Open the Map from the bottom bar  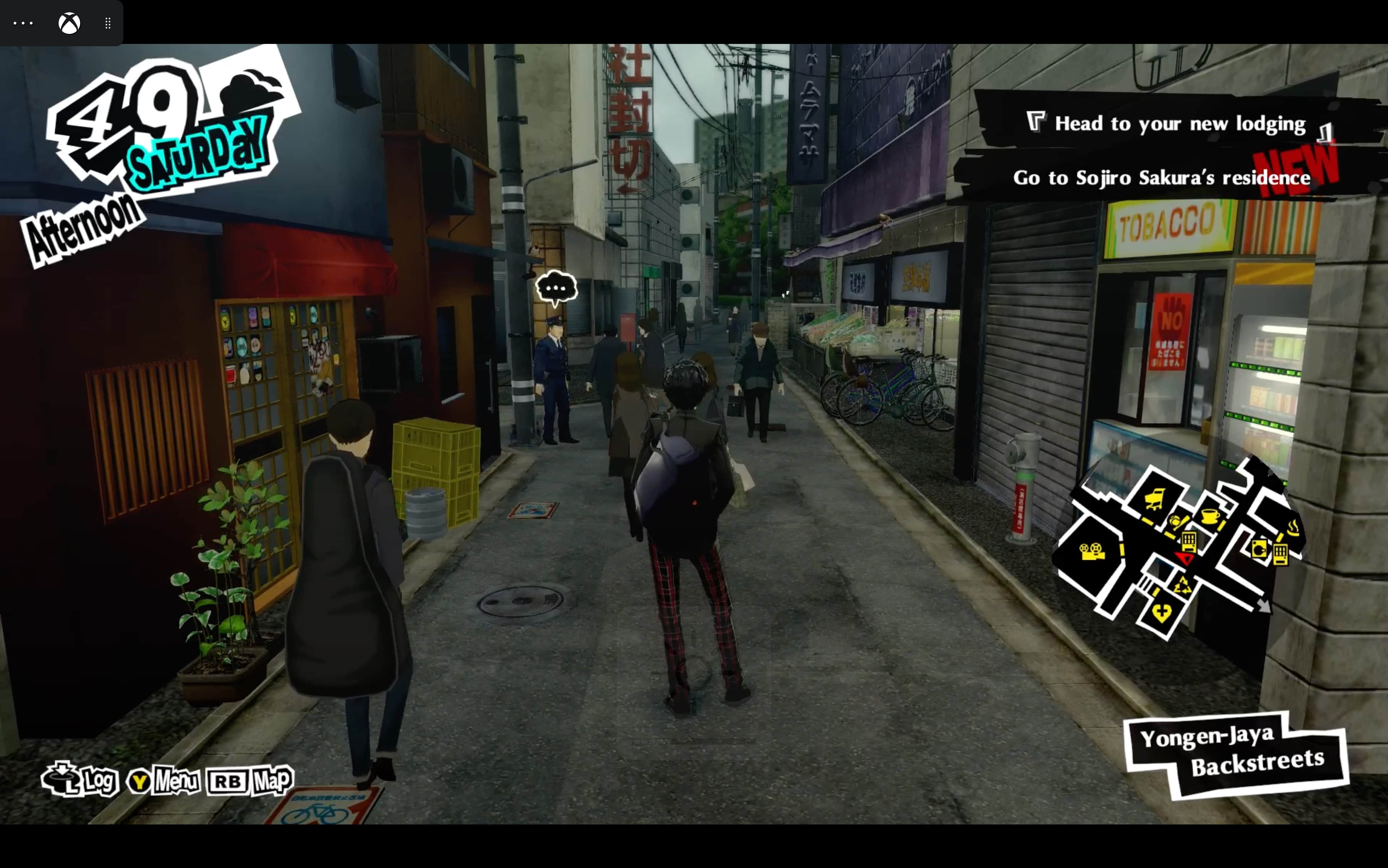250,781
